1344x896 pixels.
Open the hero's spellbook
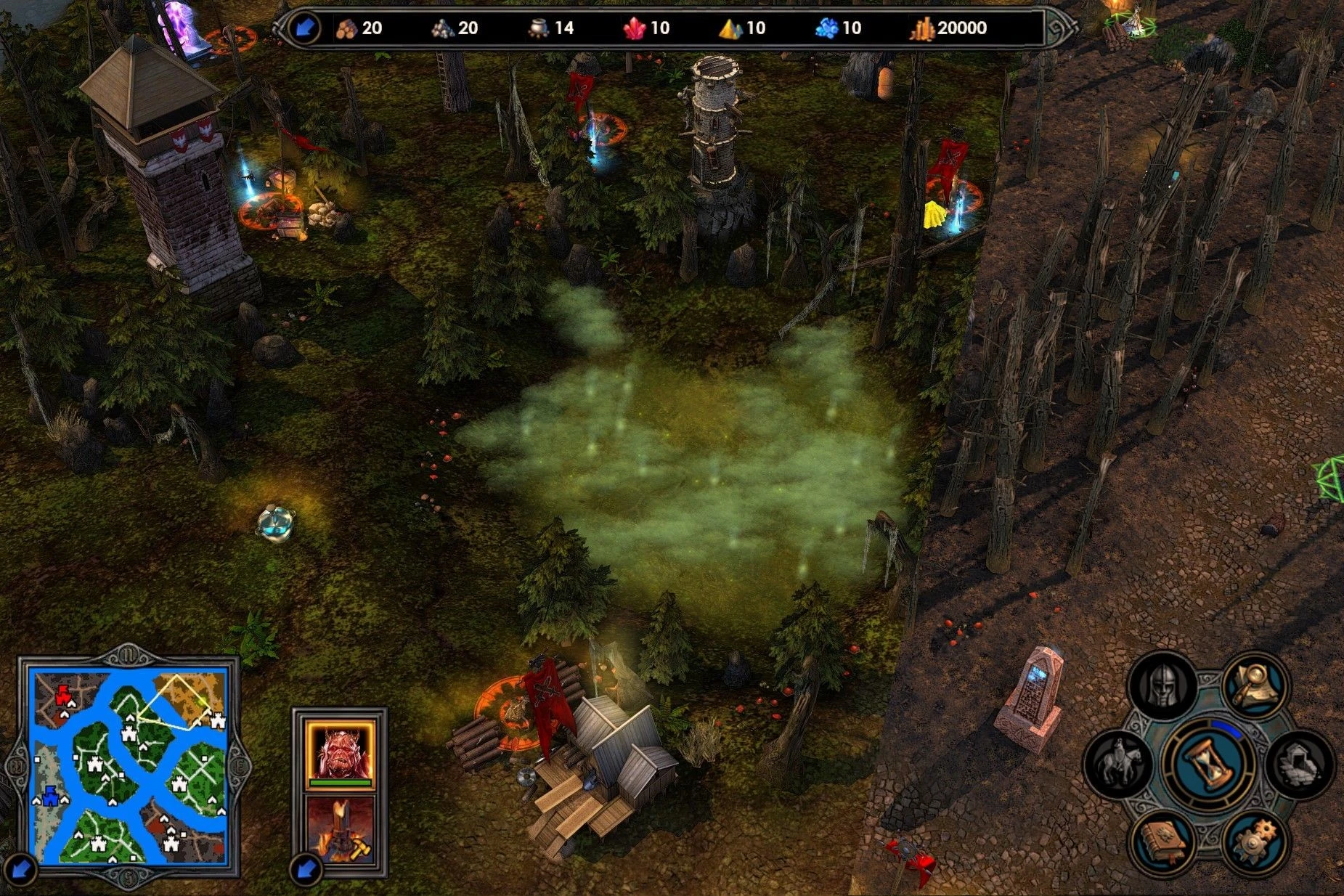click(x=1163, y=842)
